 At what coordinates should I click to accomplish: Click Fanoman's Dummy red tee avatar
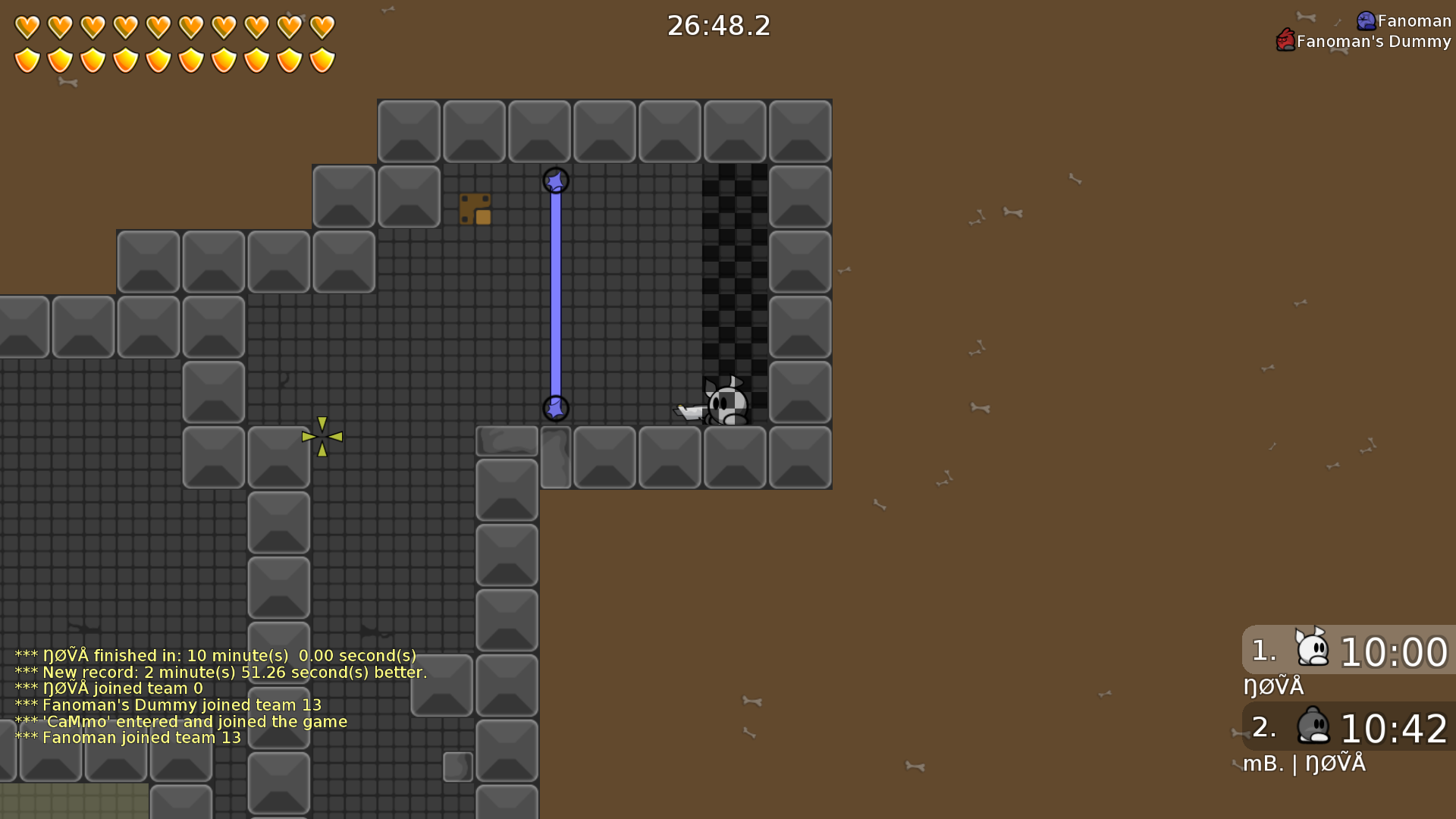pyautogui.click(x=1285, y=41)
